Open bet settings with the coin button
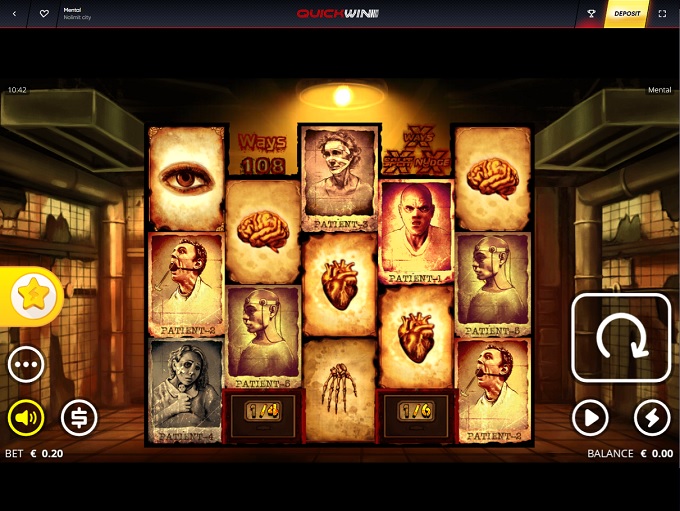 point(79,418)
